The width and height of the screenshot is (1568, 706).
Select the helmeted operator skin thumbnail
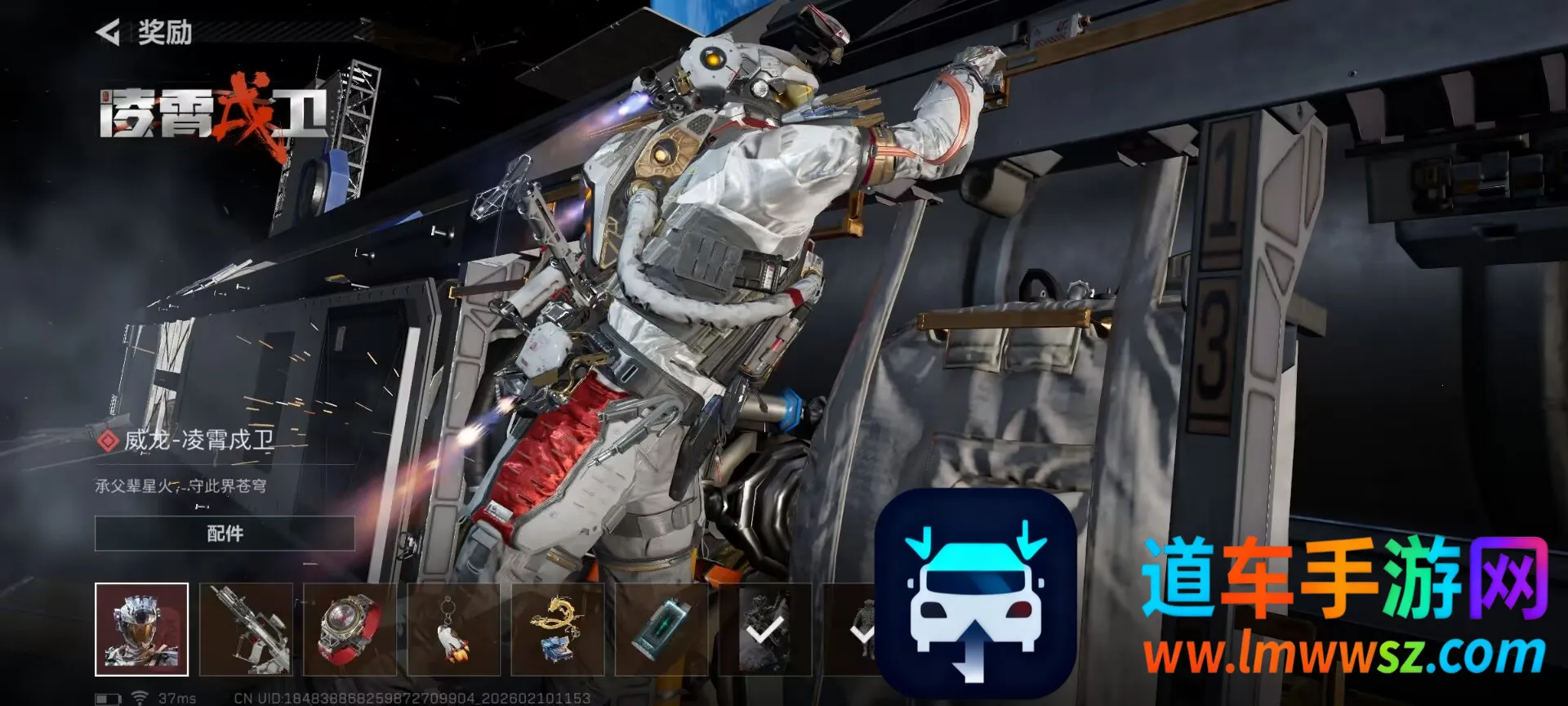[x=141, y=629]
